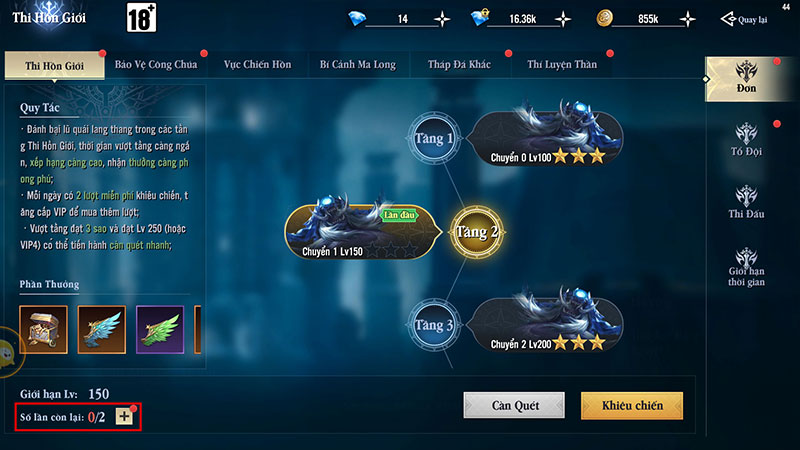The height and width of the screenshot is (450, 800).
Task: Open the Thi Đấu mode
Action: coord(747,203)
